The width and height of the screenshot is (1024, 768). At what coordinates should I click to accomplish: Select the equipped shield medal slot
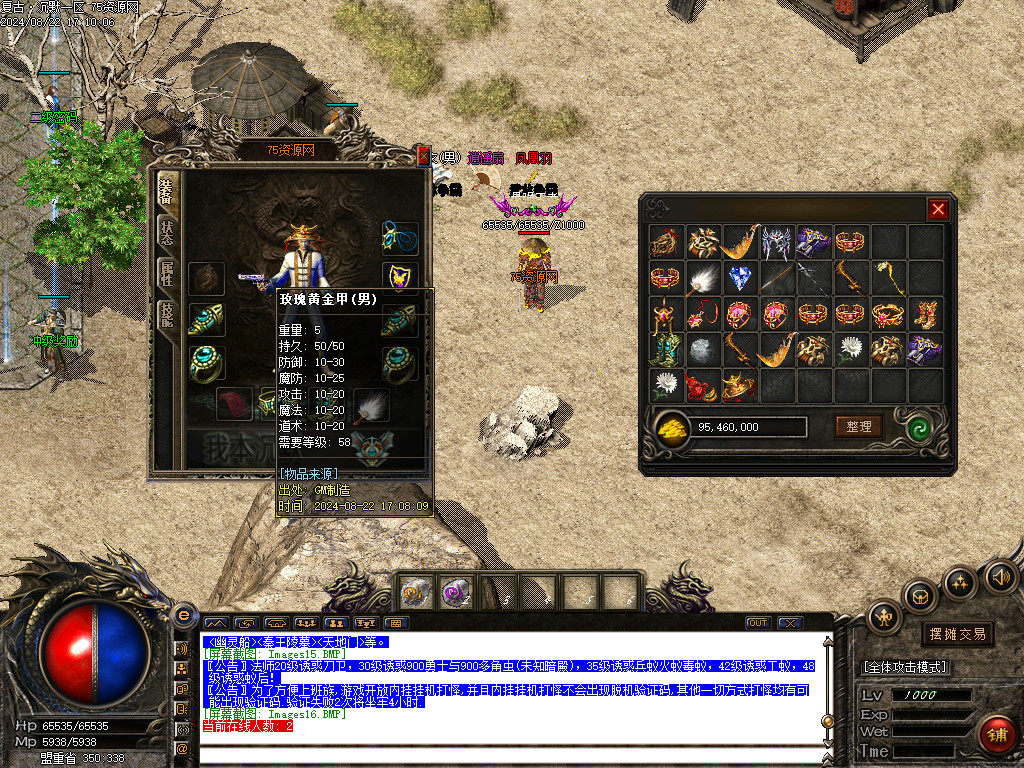tap(399, 276)
